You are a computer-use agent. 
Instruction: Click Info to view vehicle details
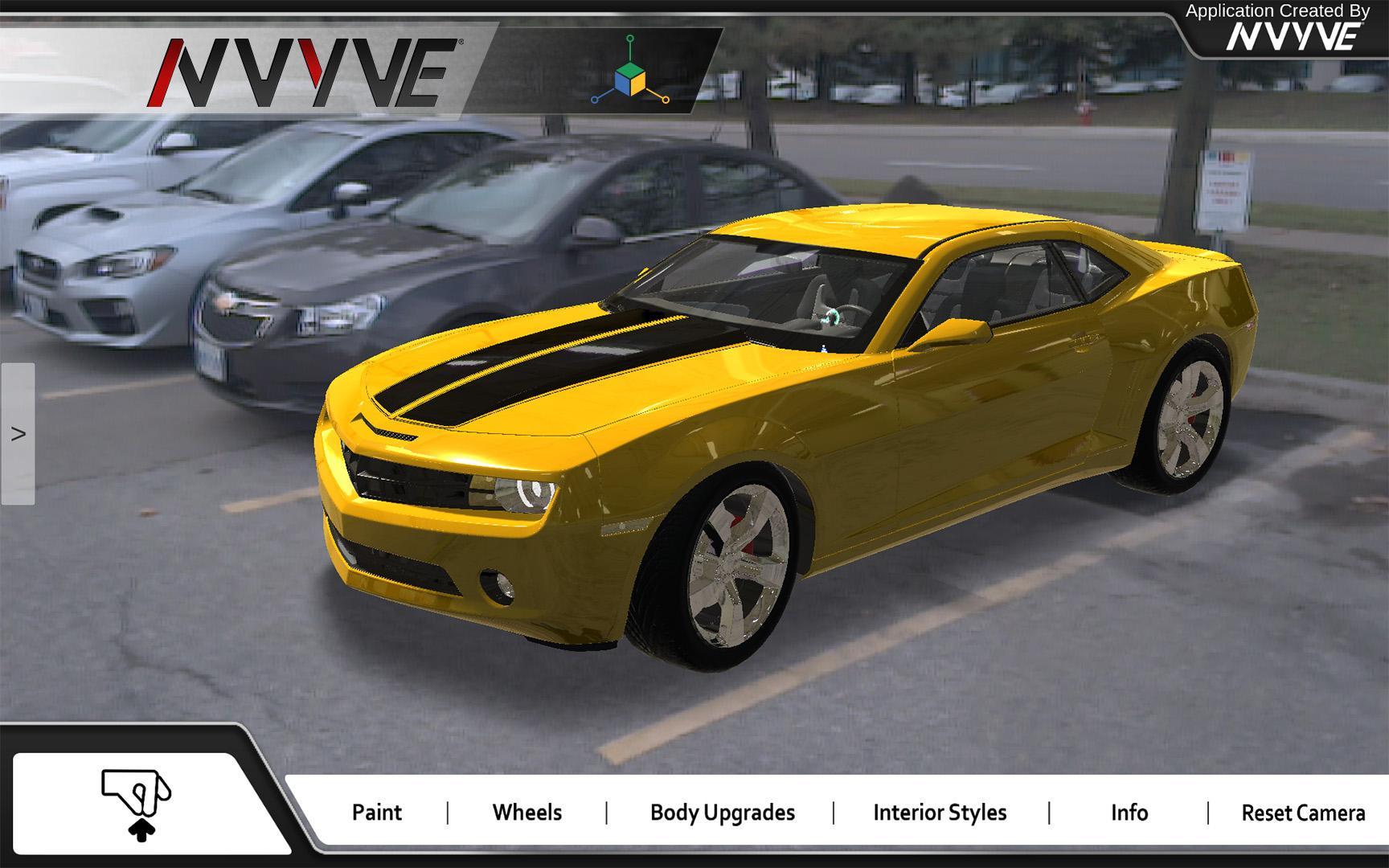coord(1129,813)
